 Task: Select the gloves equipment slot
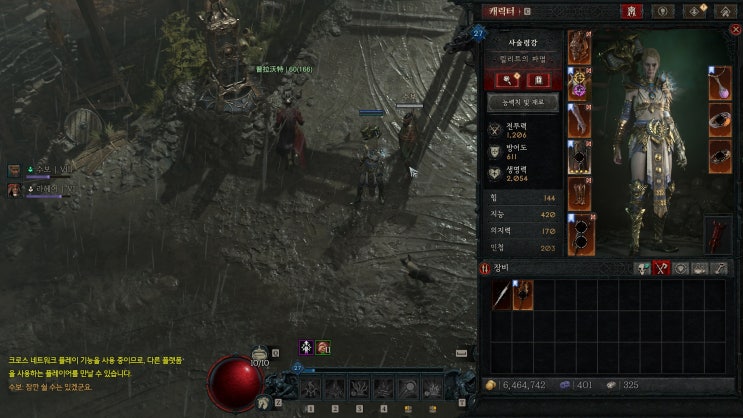coord(580,120)
